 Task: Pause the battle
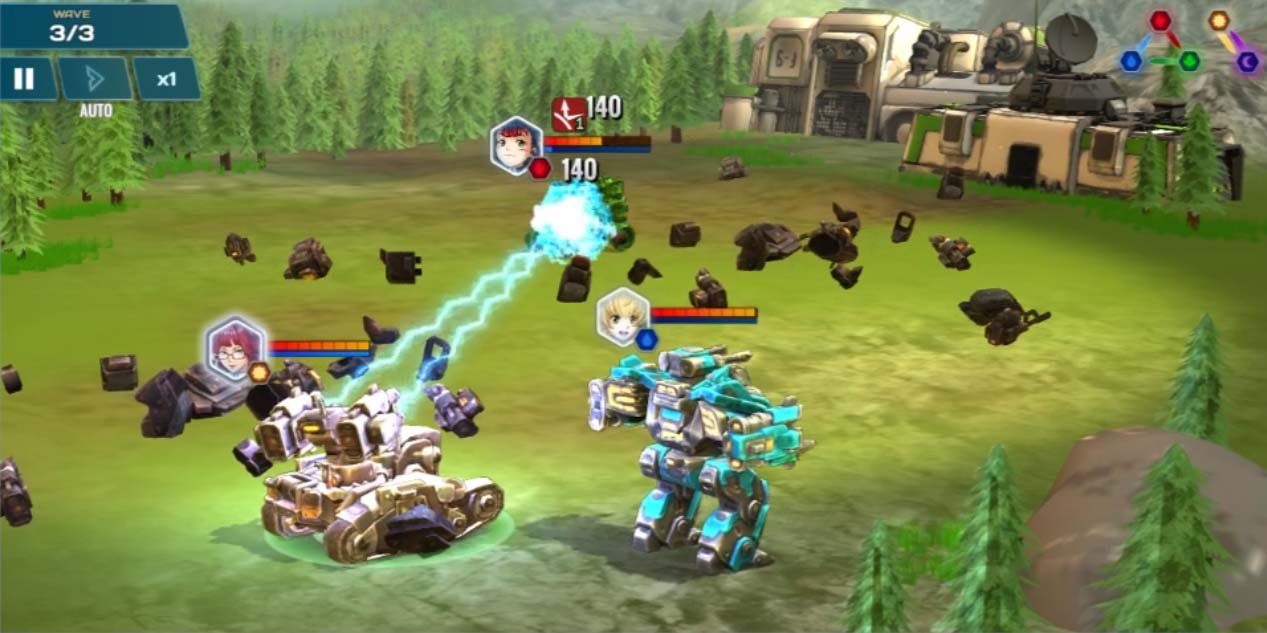pos(26,79)
